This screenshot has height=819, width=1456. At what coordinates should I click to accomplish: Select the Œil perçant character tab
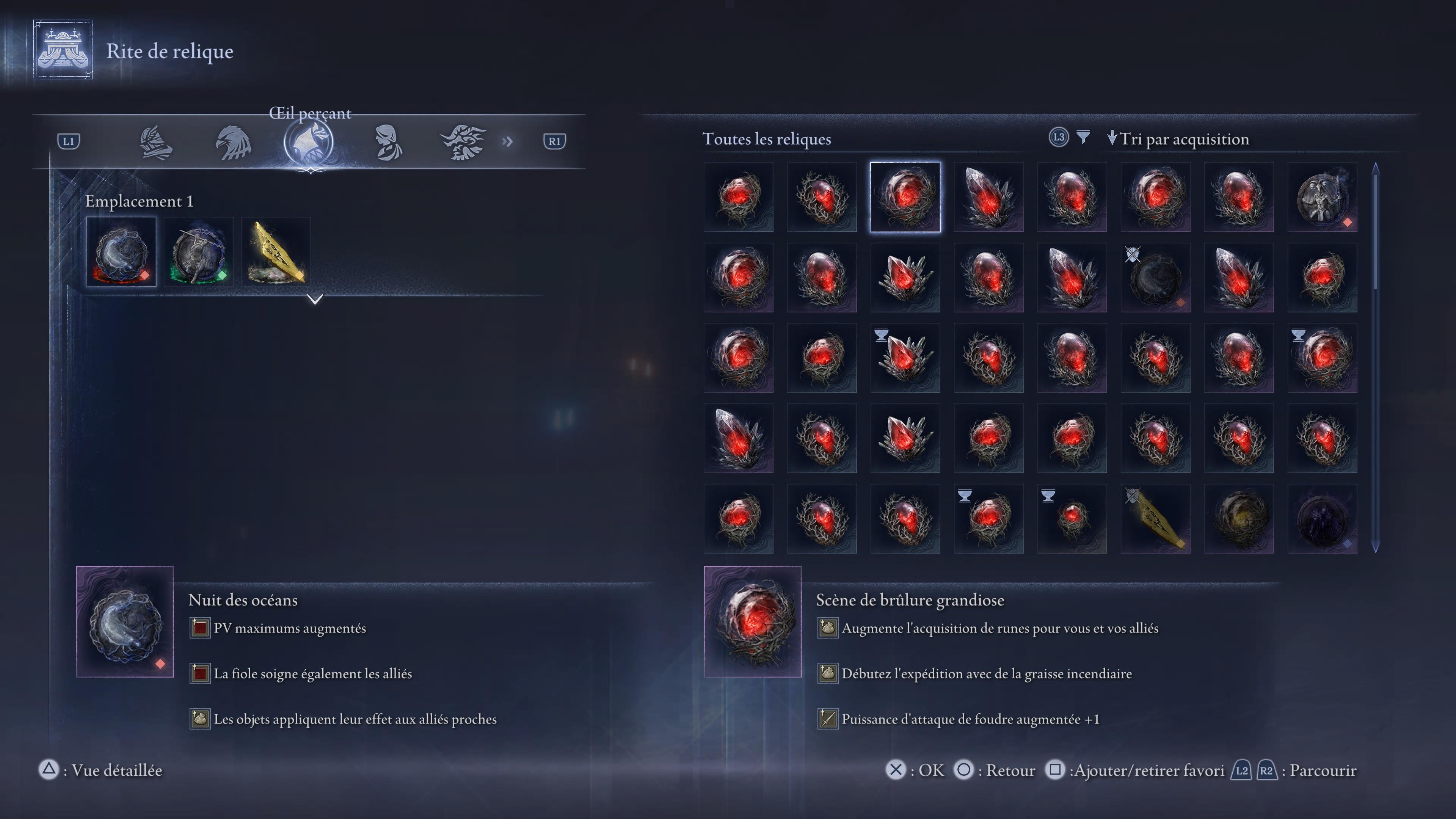coord(309,142)
